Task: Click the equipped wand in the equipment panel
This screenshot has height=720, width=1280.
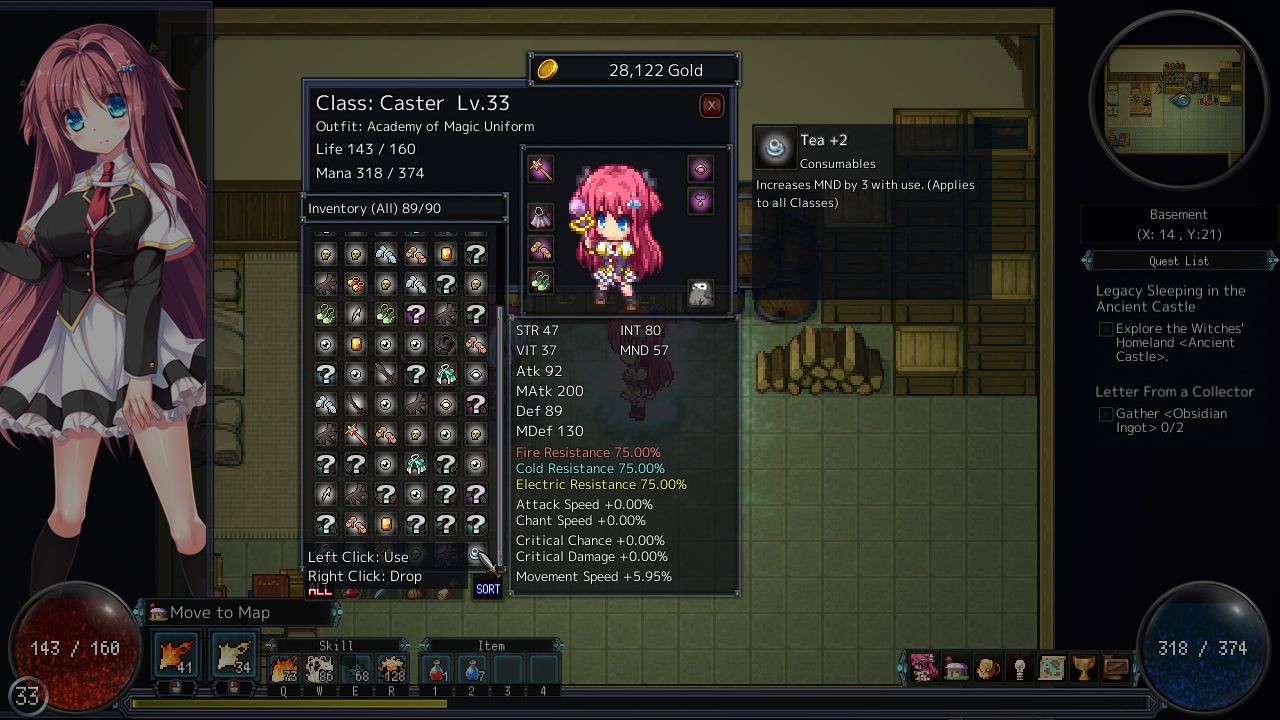Action: tap(541, 169)
